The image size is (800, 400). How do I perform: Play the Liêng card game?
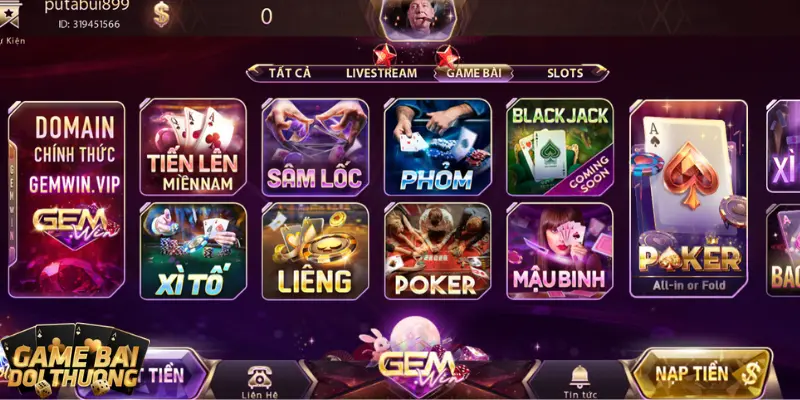(314, 251)
